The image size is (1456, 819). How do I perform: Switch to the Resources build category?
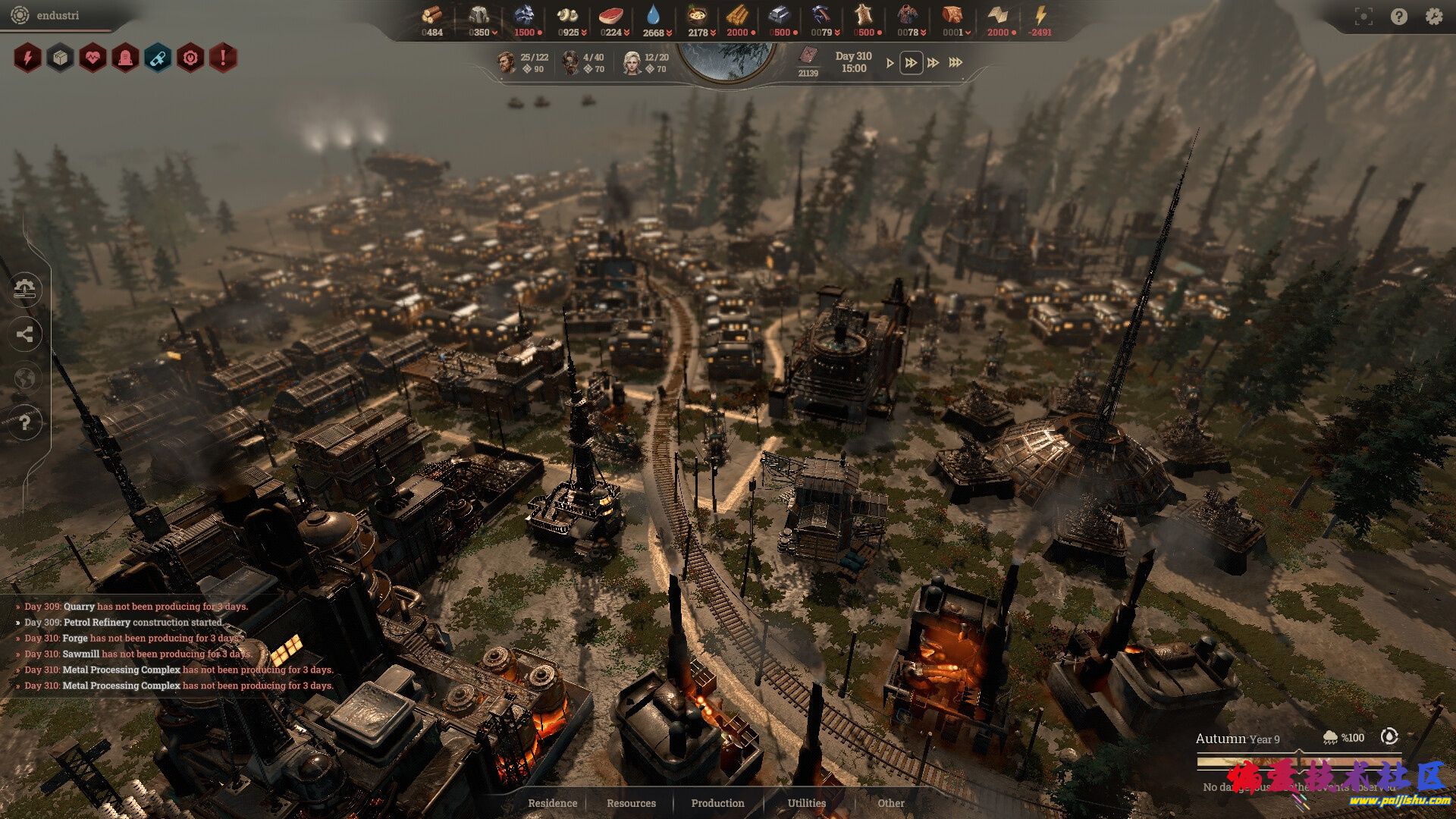(x=631, y=803)
